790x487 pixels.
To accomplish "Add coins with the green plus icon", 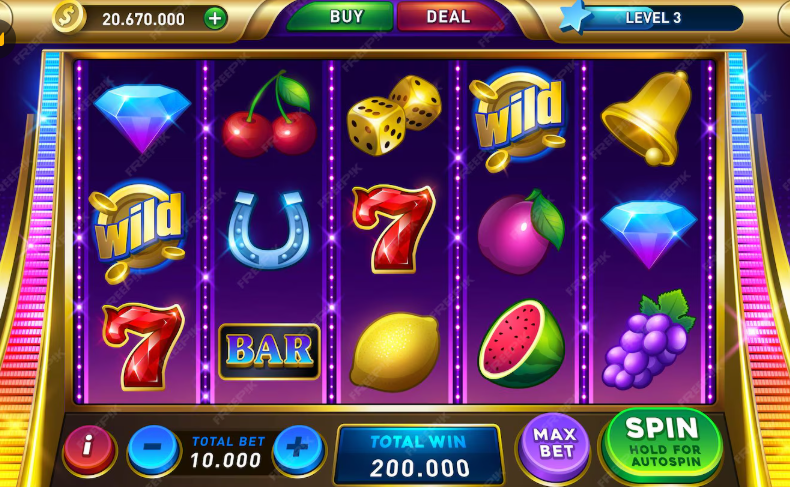I will (215, 18).
